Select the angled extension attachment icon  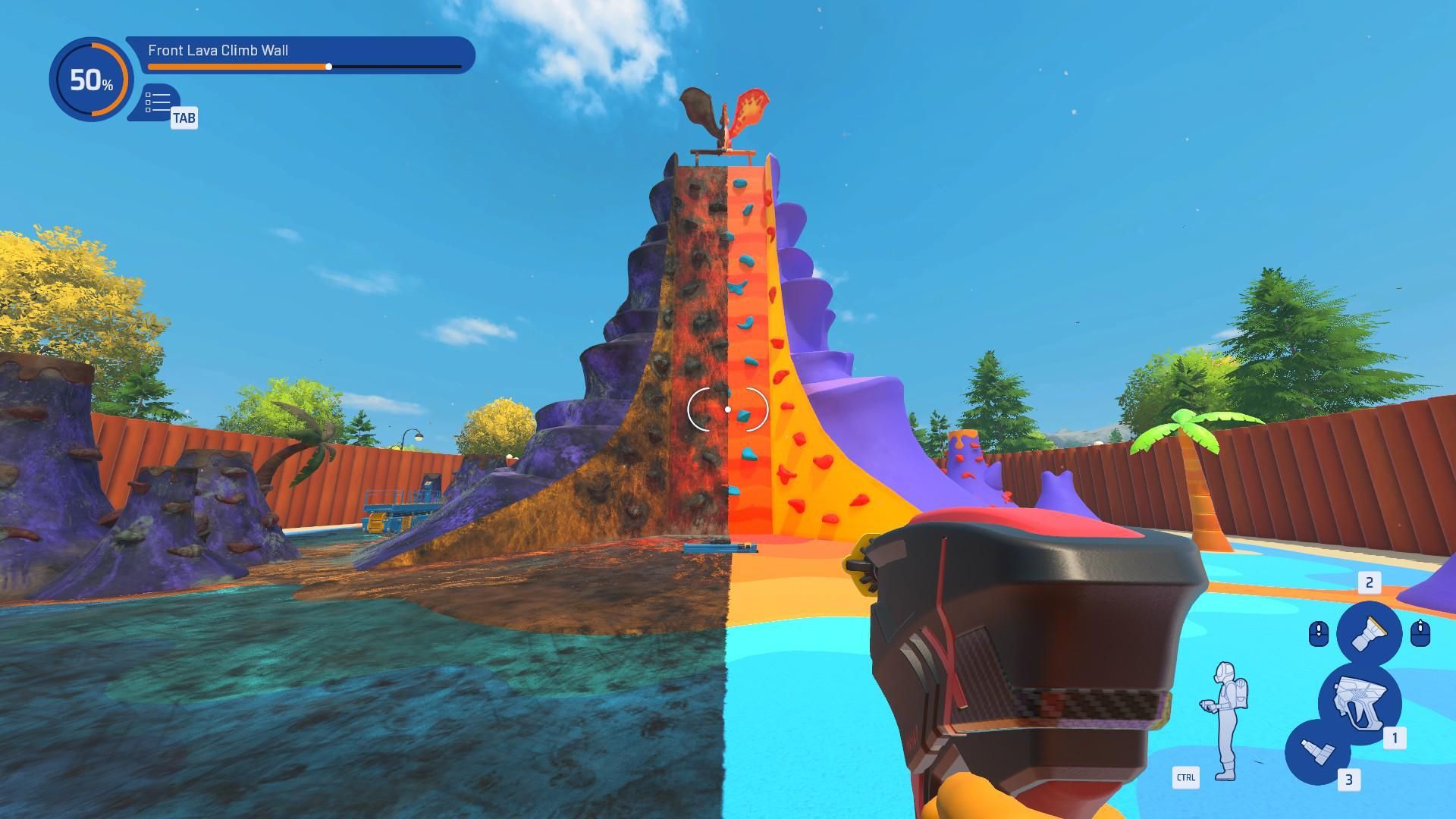coord(1316,752)
